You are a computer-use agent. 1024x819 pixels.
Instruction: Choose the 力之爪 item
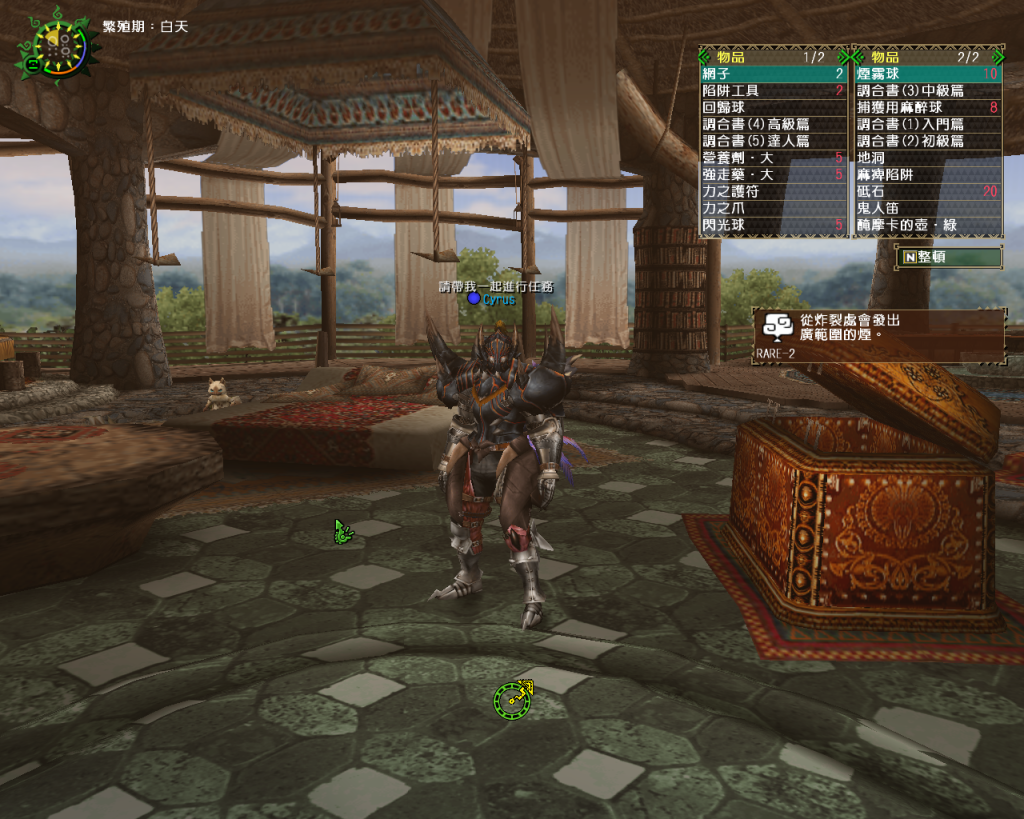pos(773,209)
